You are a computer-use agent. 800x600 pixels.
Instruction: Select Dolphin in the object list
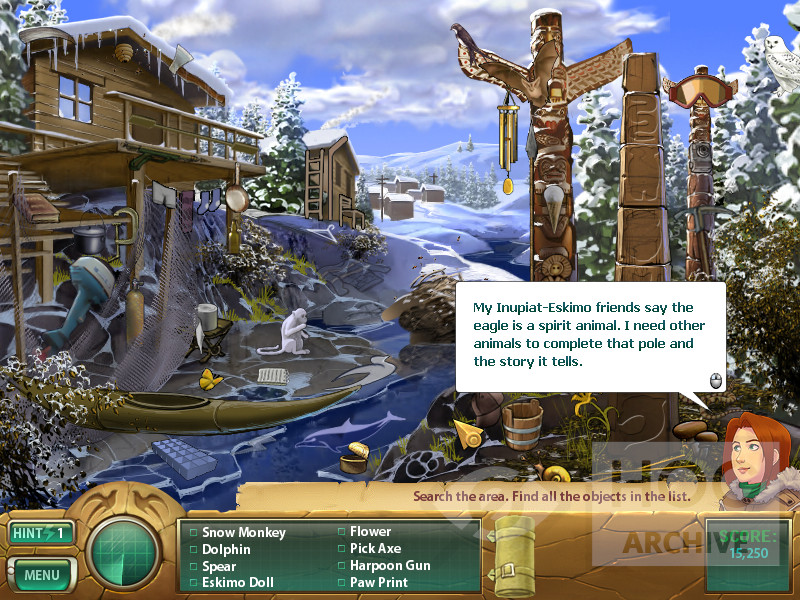tap(226, 549)
